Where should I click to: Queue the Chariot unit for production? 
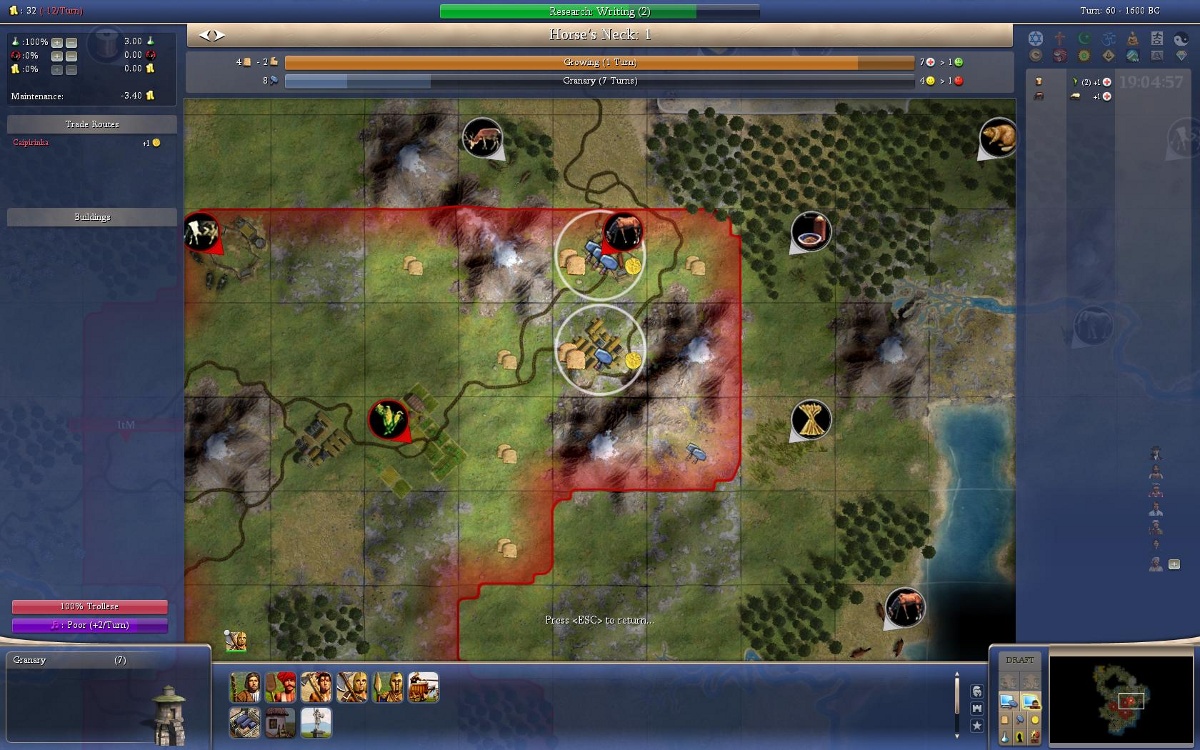pos(423,687)
